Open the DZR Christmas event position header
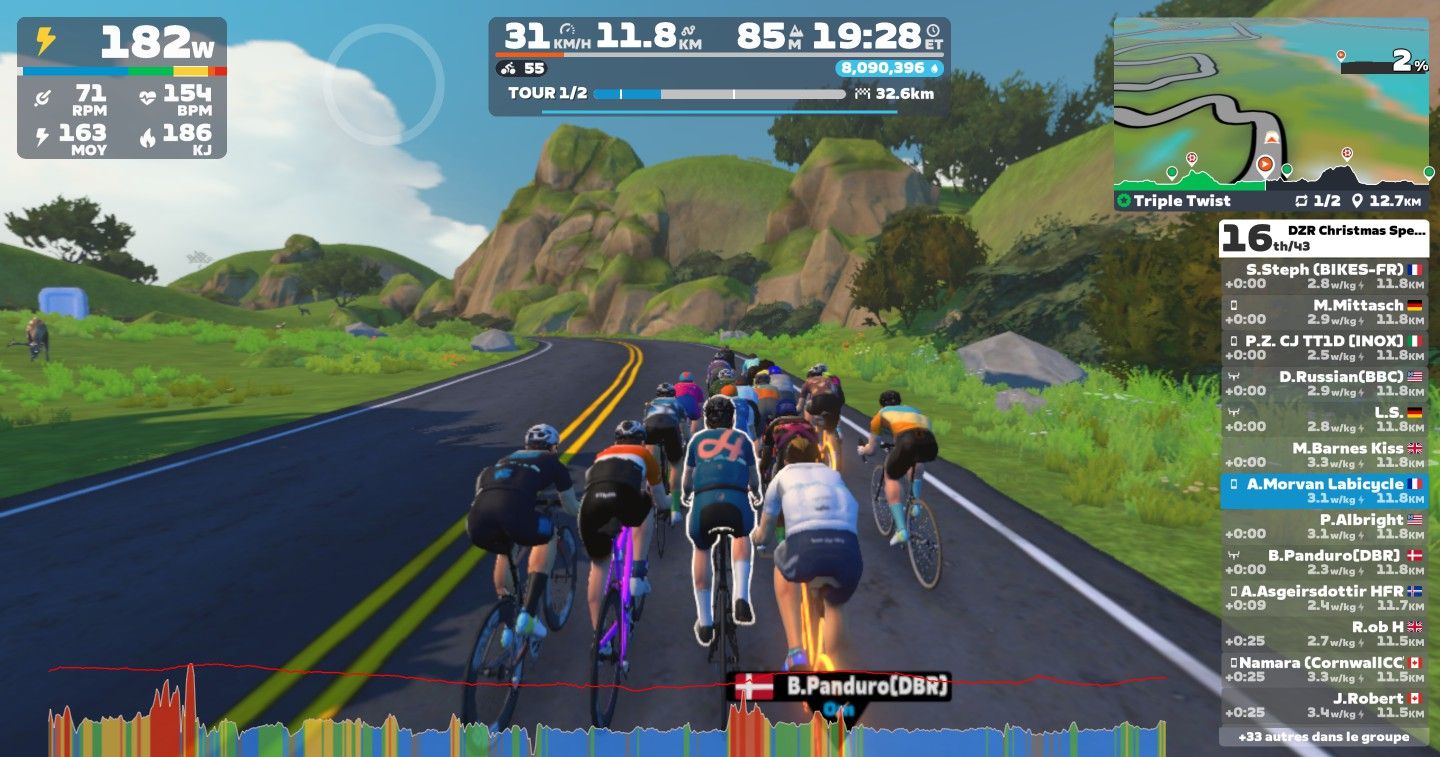 1324,237
